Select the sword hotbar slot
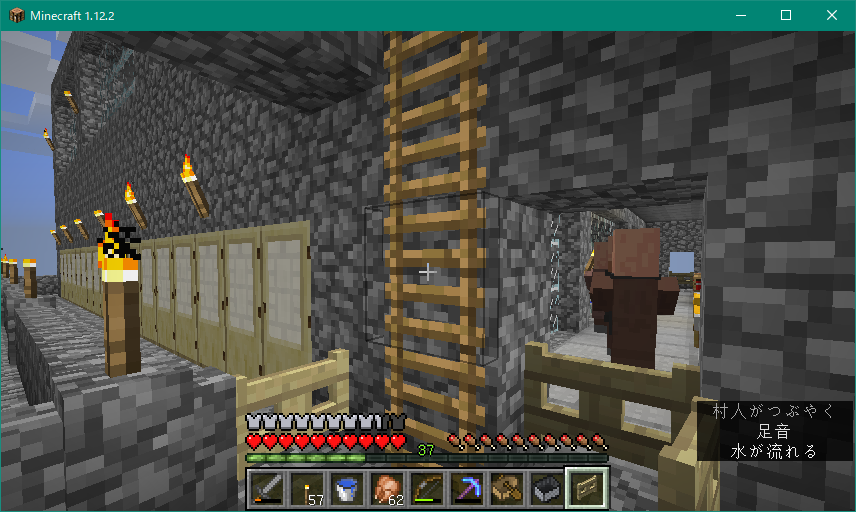 pos(268,488)
